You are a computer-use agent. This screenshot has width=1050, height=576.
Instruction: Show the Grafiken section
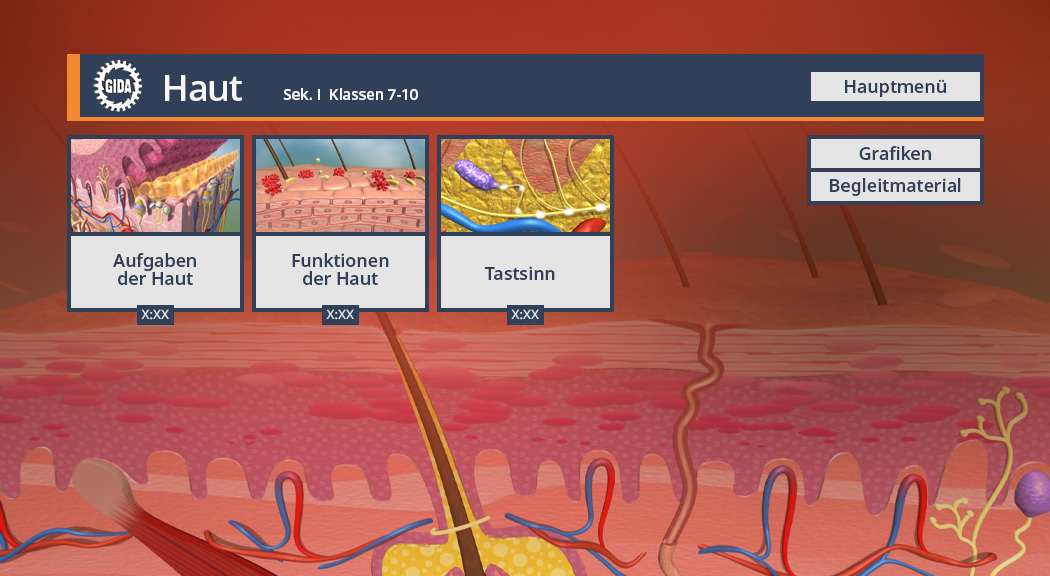[x=895, y=154]
